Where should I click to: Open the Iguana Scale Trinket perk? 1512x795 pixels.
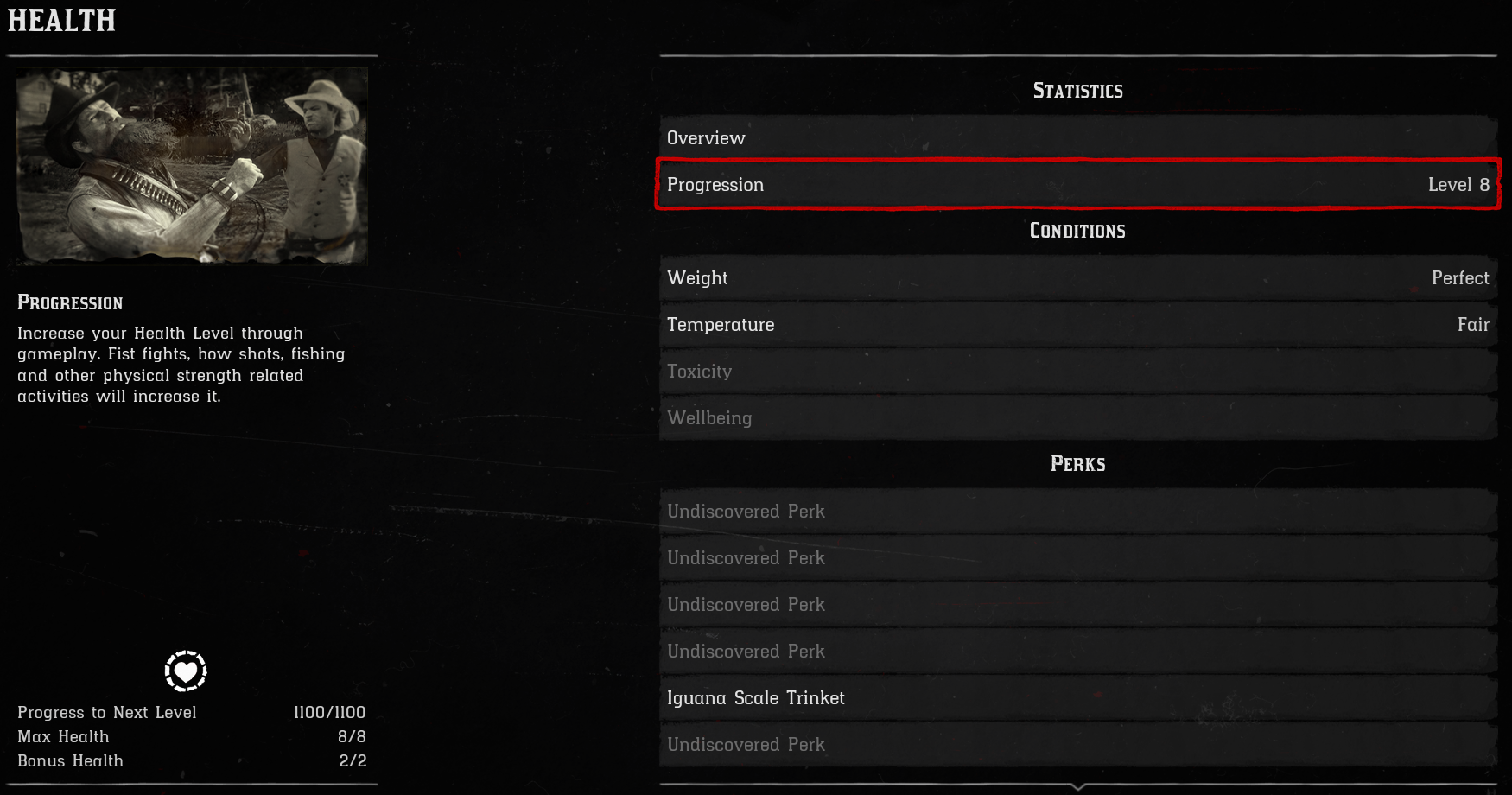click(1078, 697)
